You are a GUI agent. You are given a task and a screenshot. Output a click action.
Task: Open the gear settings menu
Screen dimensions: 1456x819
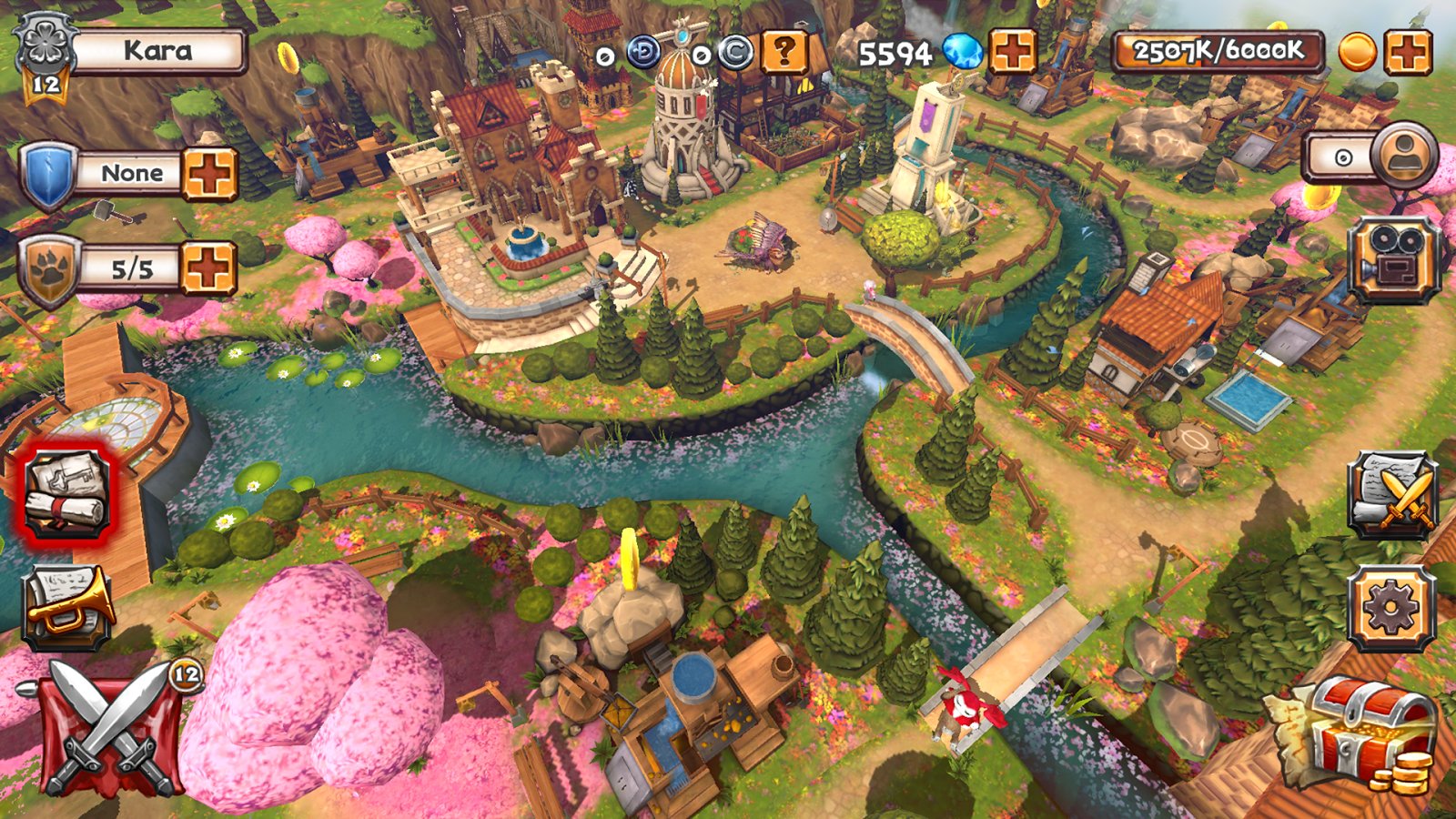pyautogui.click(x=1391, y=608)
